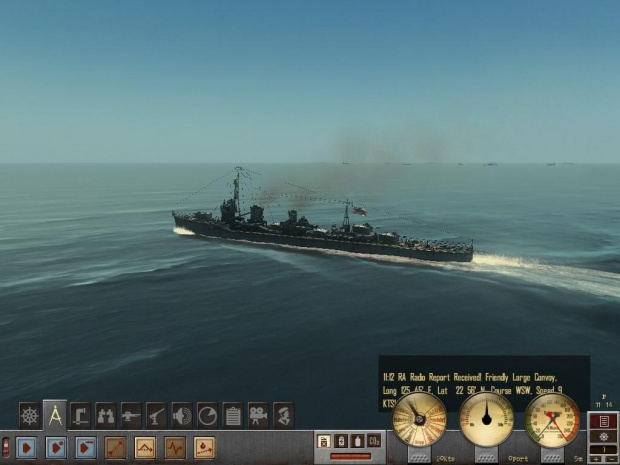This screenshot has width=620, height=465.
Task: Toggle the CO2 status indicator
Action: click(374, 440)
